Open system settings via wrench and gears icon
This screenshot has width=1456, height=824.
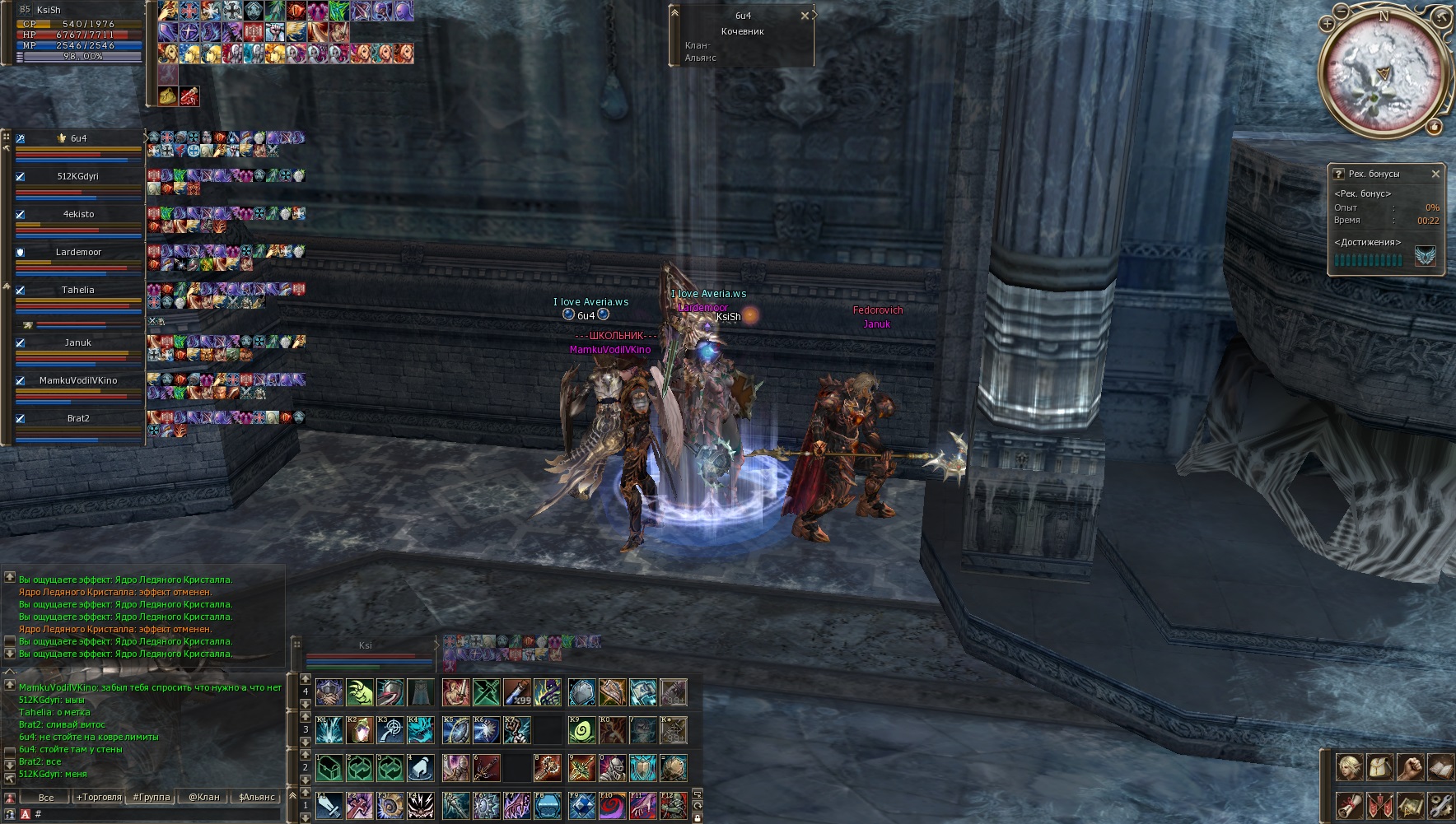point(1440,804)
